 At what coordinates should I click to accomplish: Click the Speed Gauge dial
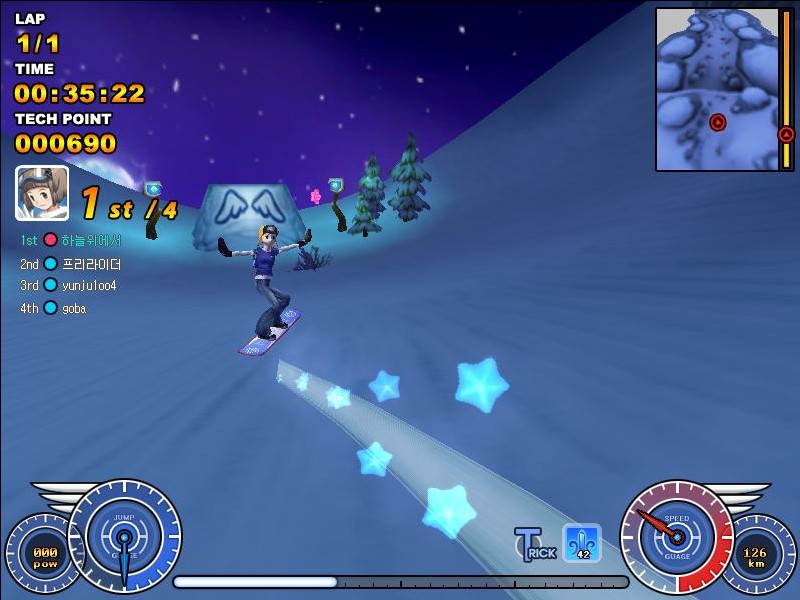click(677, 537)
